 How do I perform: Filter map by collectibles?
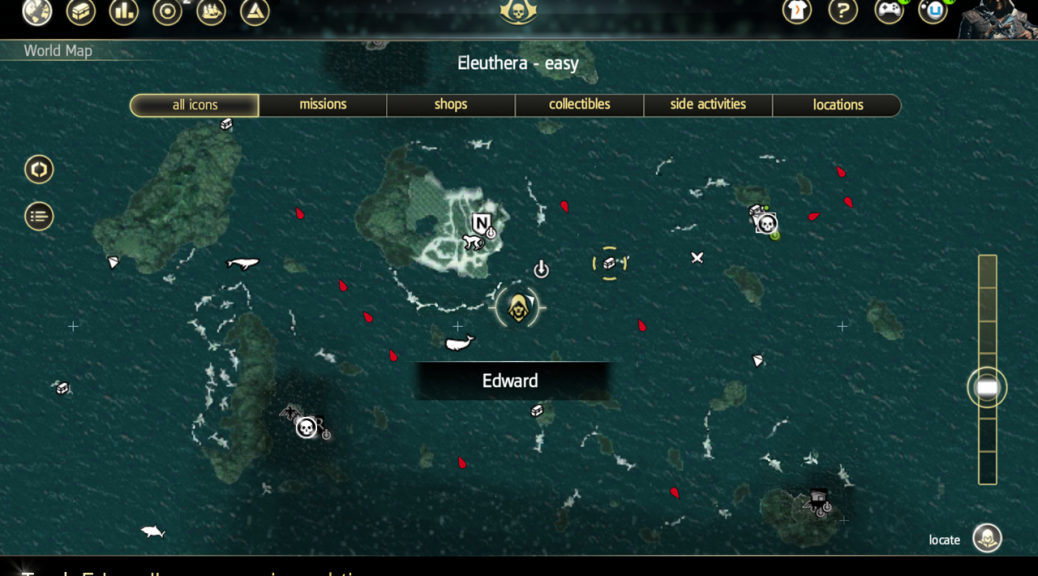click(x=579, y=105)
